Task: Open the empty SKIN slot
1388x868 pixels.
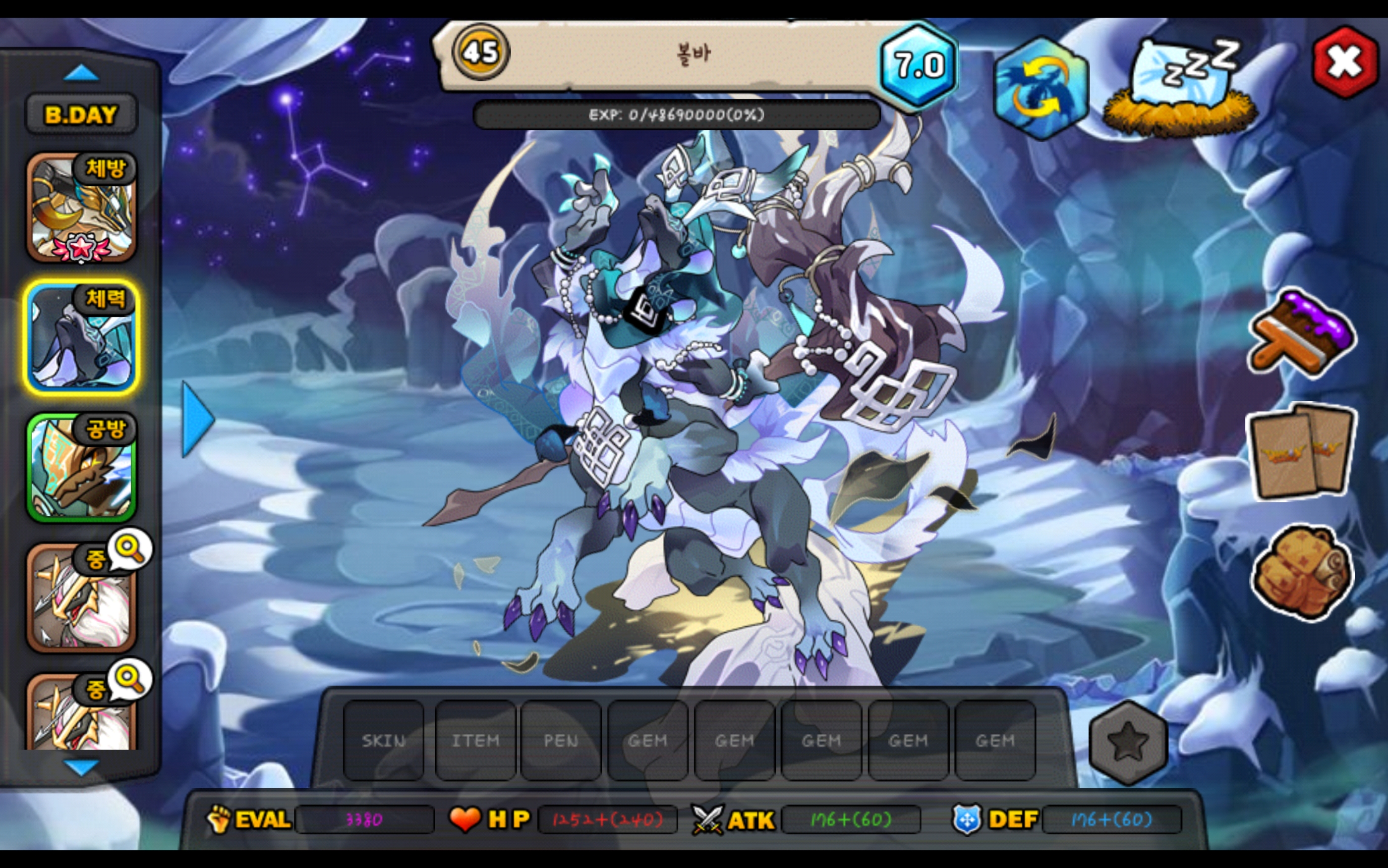Action: tap(384, 741)
